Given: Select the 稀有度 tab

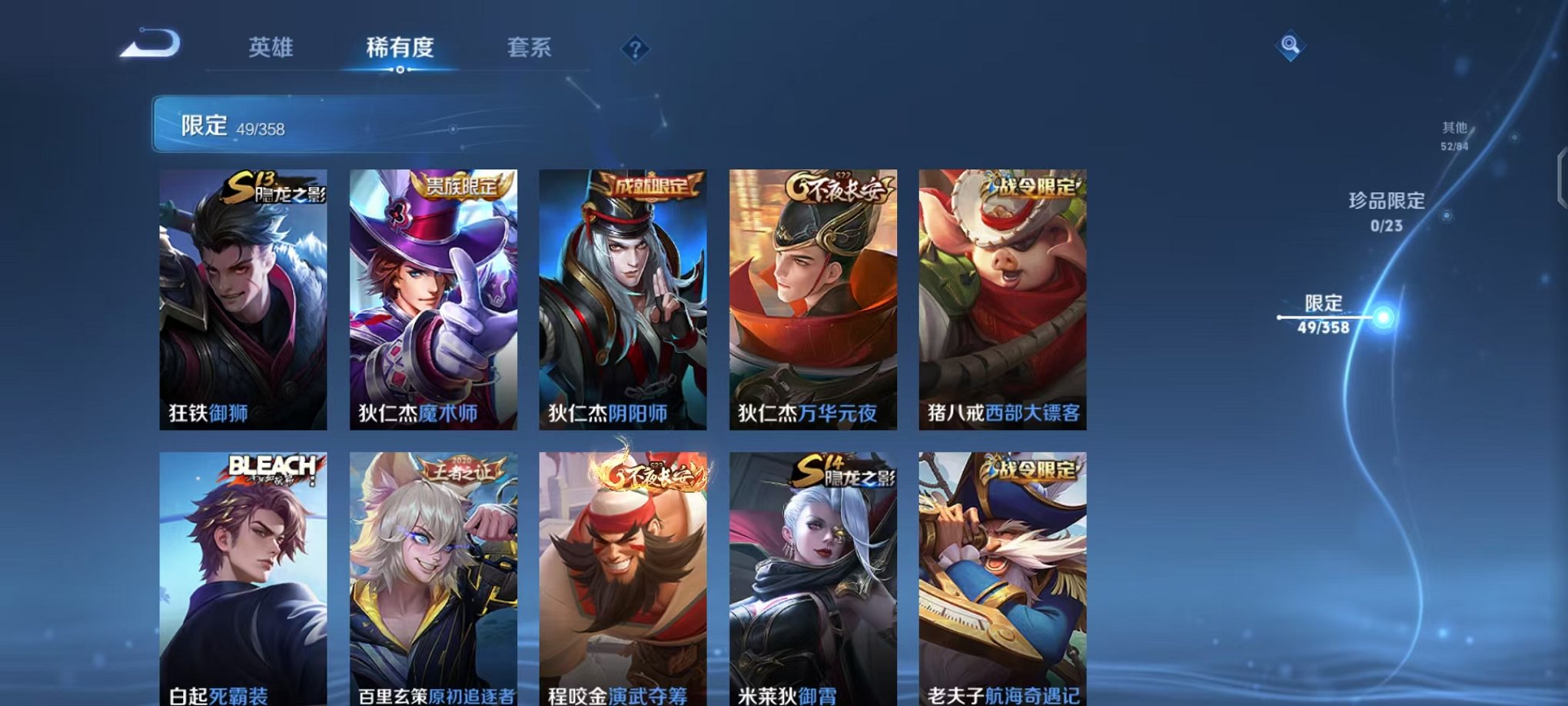Looking at the screenshot, I should point(399,48).
